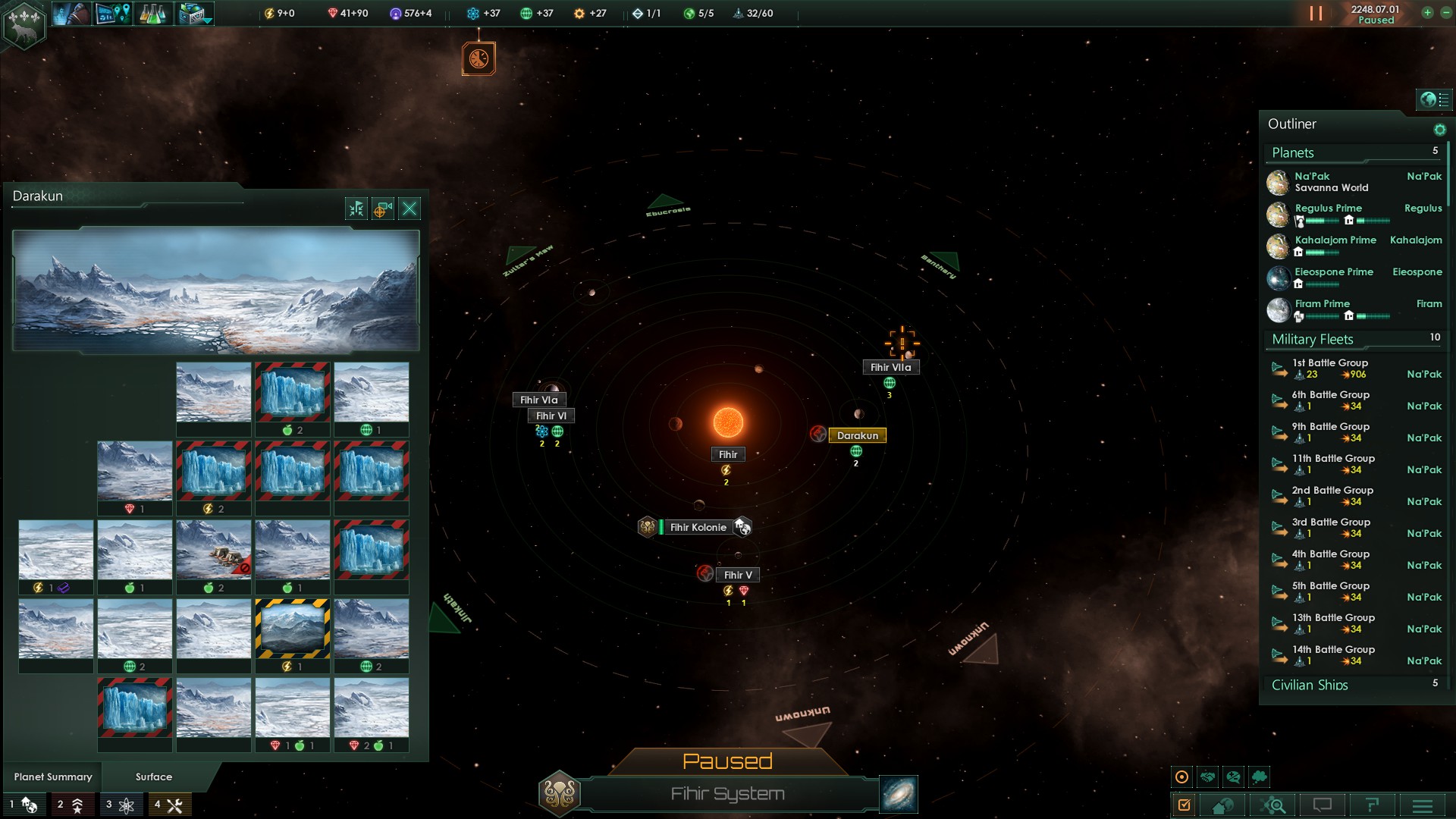Open the galaxy map view
This screenshot has width=1456, height=819.
[x=899, y=794]
